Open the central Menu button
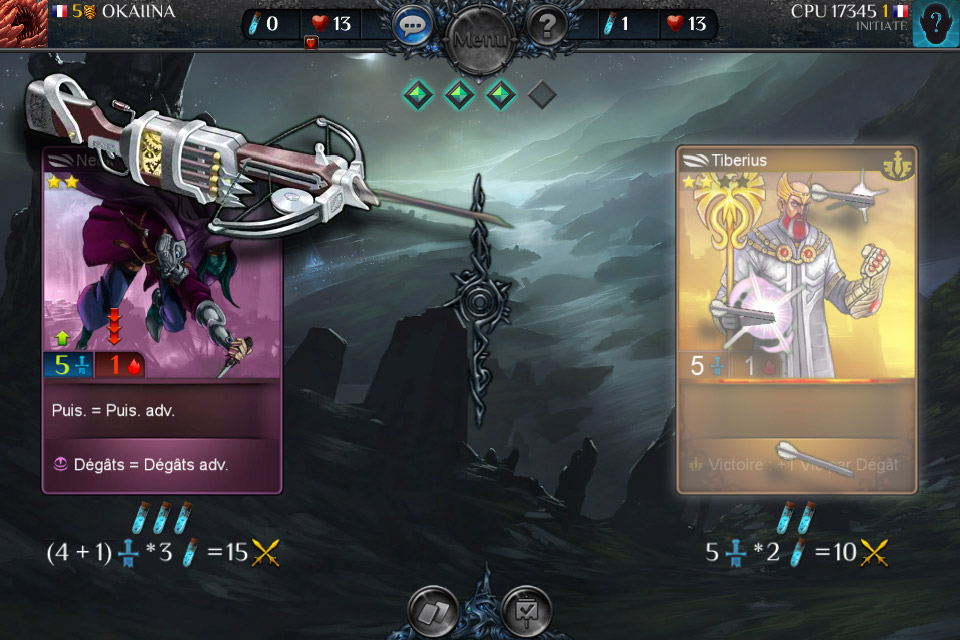The image size is (960, 640). point(480,40)
